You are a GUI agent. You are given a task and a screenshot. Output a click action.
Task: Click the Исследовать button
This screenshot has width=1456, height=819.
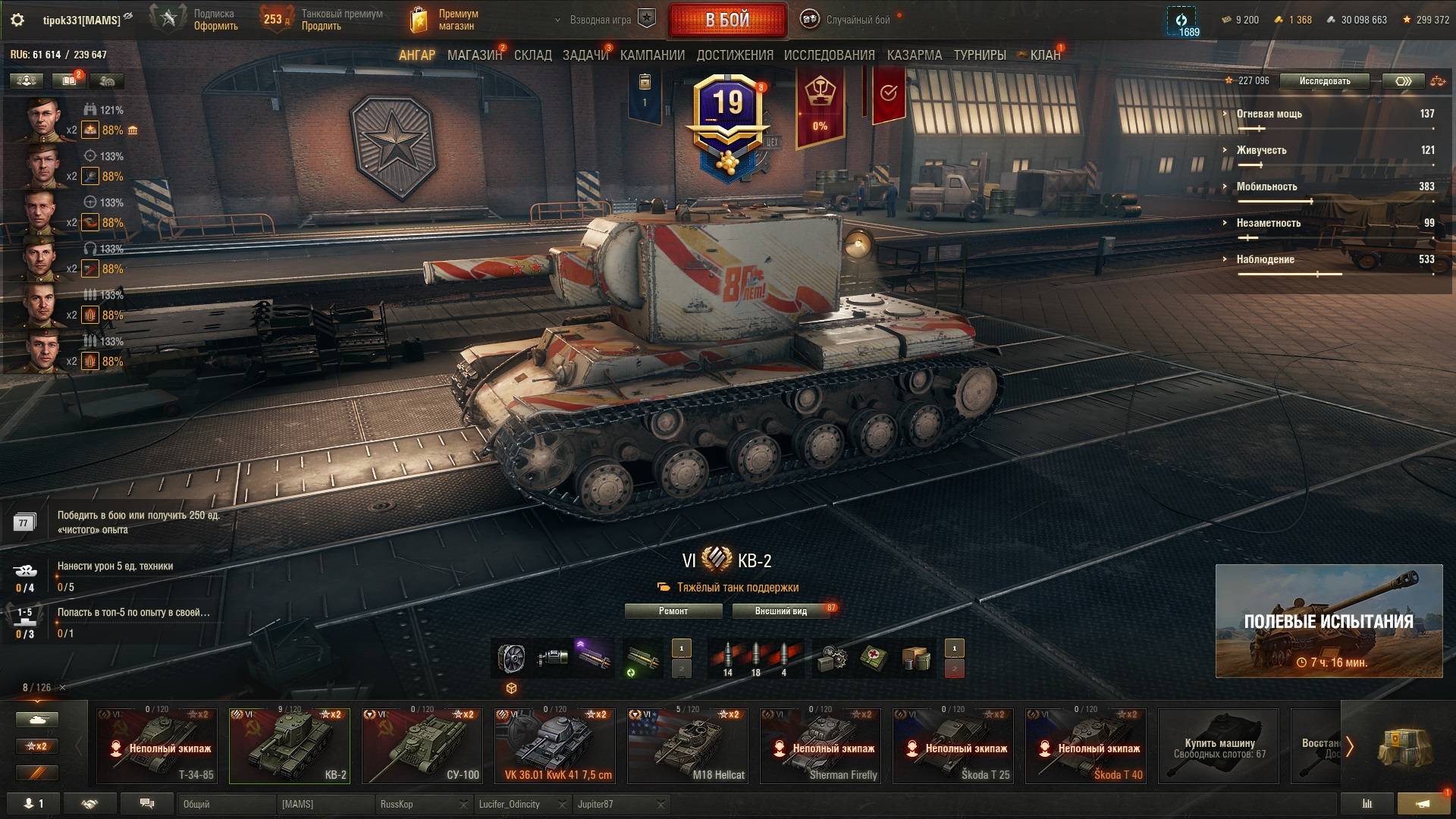(1324, 81)
